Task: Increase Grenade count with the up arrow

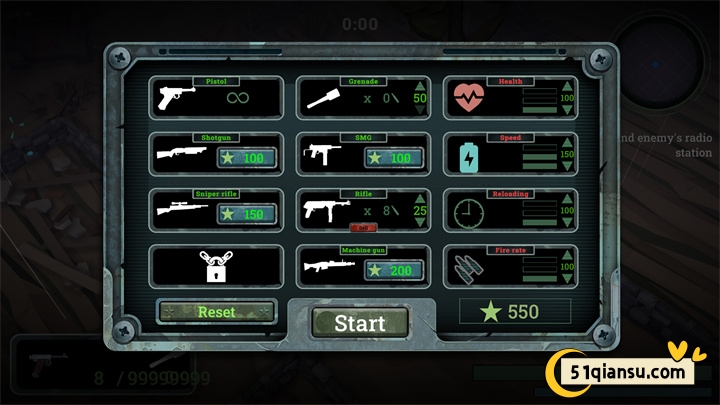Action: pyautogui.click(x=420, y=85)
